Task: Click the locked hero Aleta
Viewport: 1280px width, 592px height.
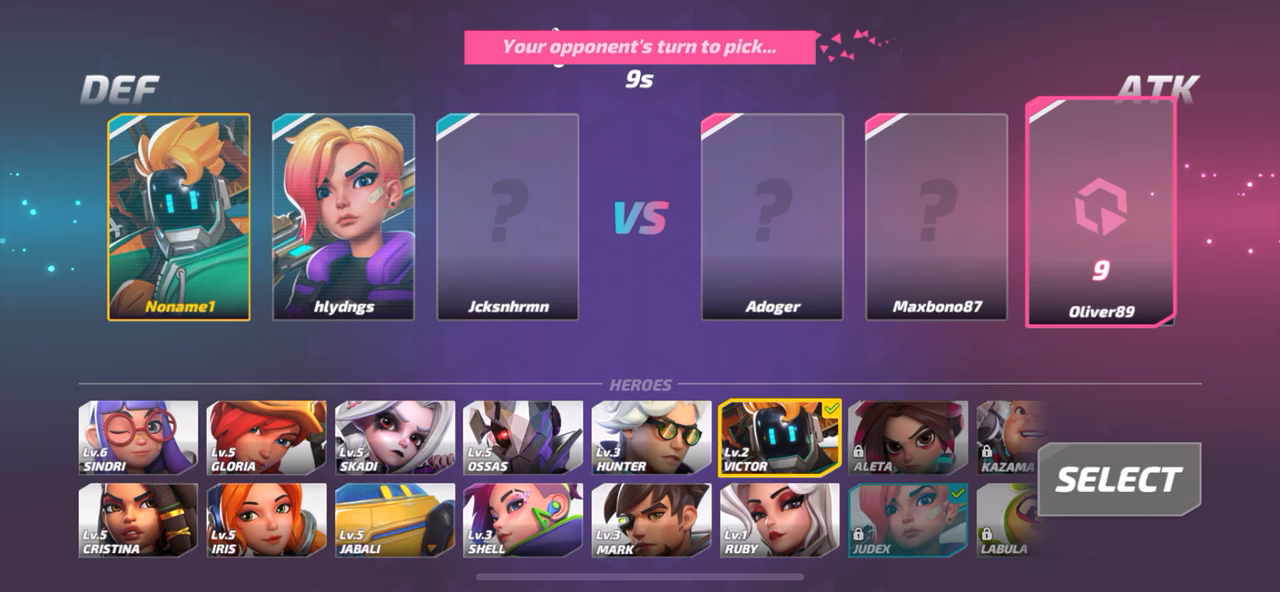Action: [907, 438]
